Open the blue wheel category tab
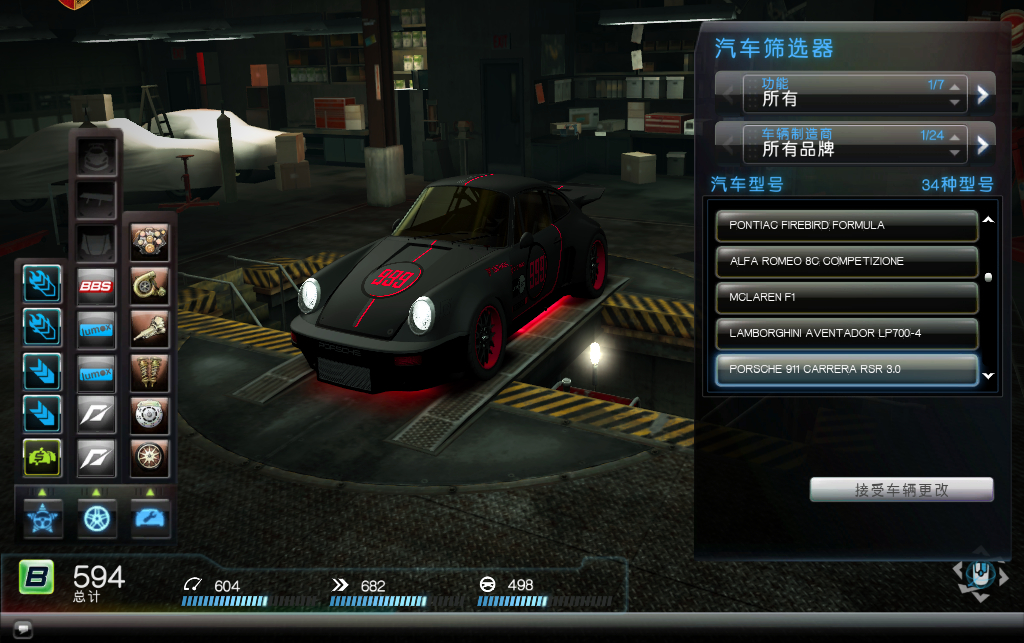 click(x=97, y=518)
